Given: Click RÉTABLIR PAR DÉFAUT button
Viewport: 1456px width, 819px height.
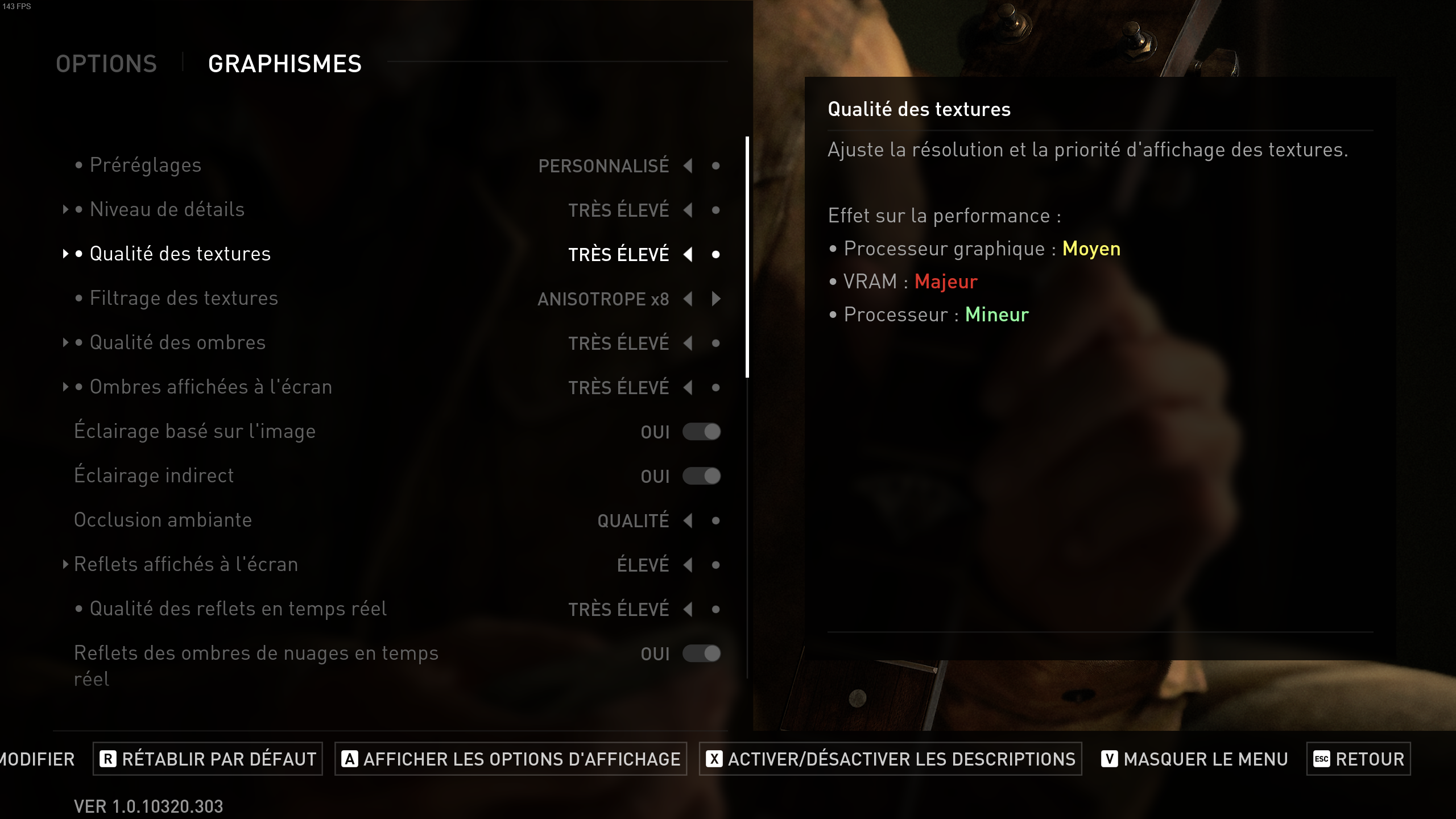Looking at the screenshot, I should pos(208,759).
